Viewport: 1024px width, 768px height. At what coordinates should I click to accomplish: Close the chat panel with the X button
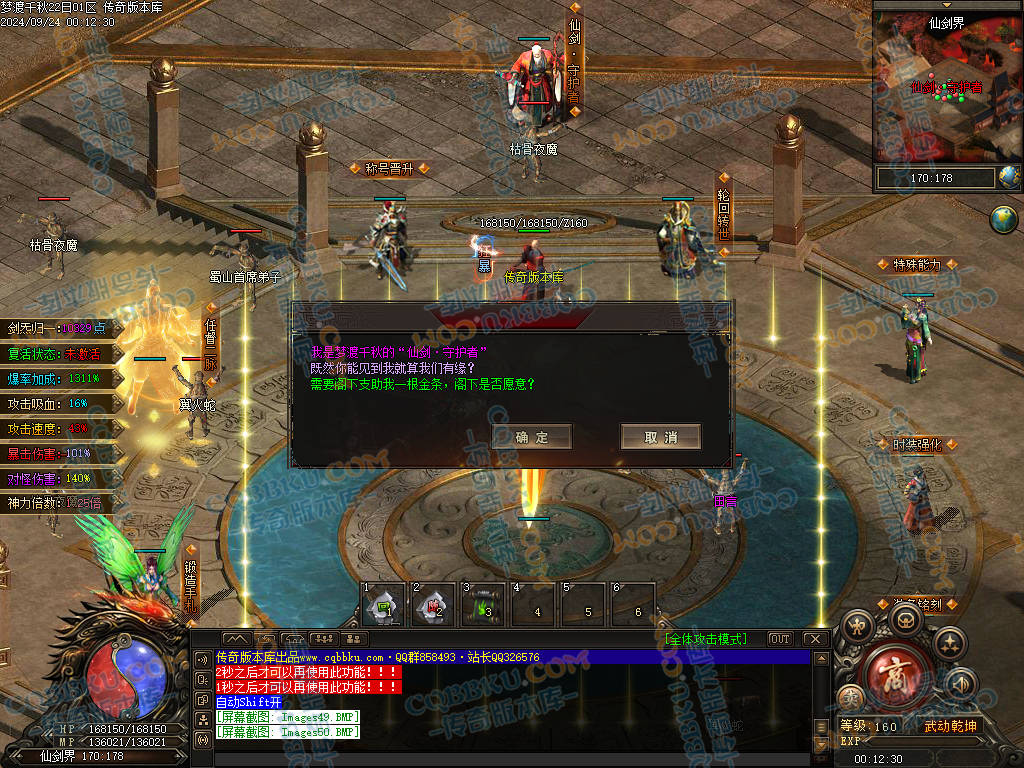[815, 639]
